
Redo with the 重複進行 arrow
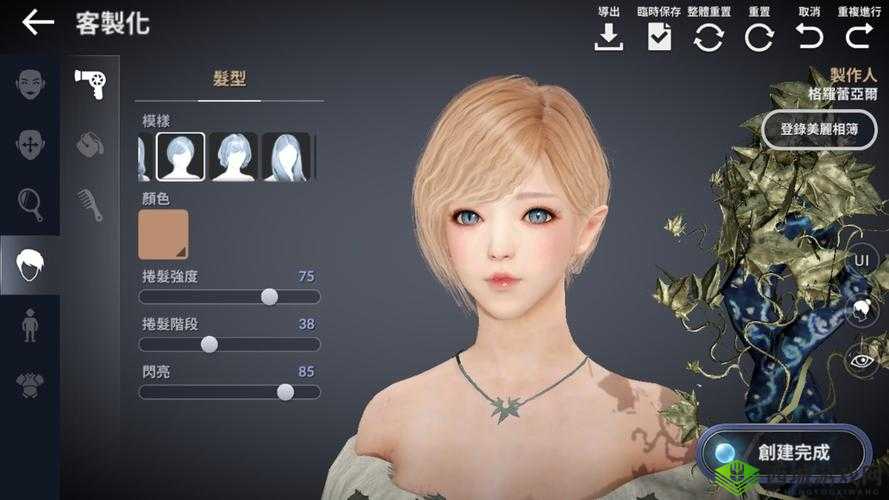(x=858, y=35)
